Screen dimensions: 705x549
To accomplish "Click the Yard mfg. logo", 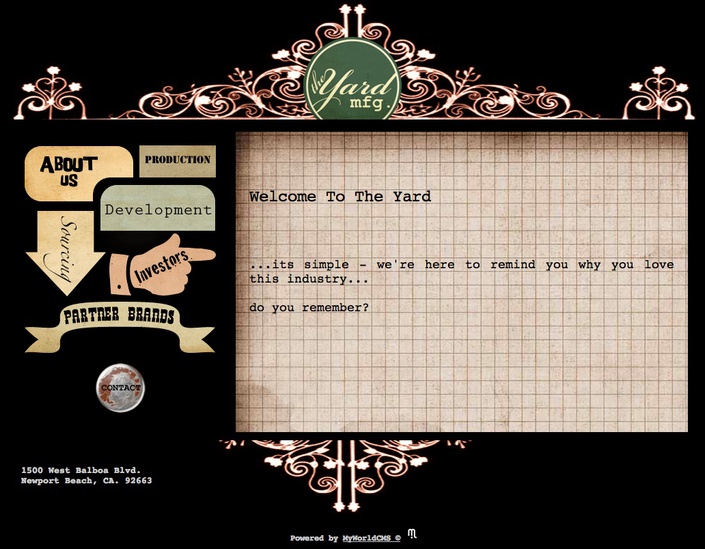I will [x=352, y=82].
